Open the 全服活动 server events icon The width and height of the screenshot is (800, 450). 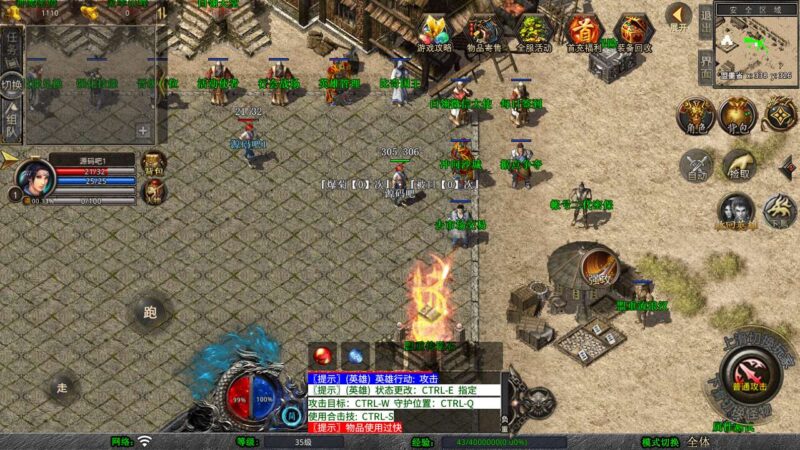click(535, 32)
